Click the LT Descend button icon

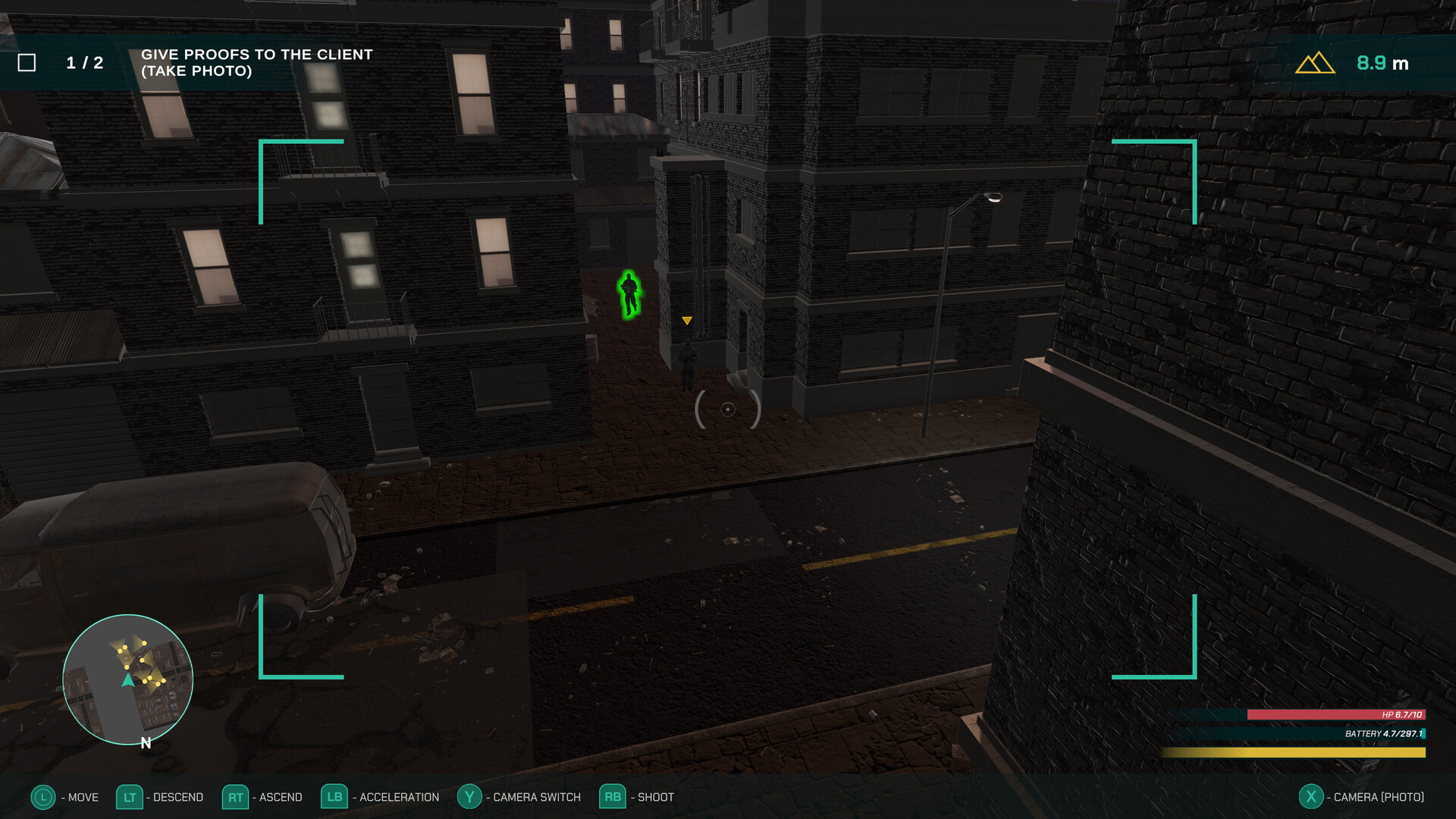pos(130,797)
